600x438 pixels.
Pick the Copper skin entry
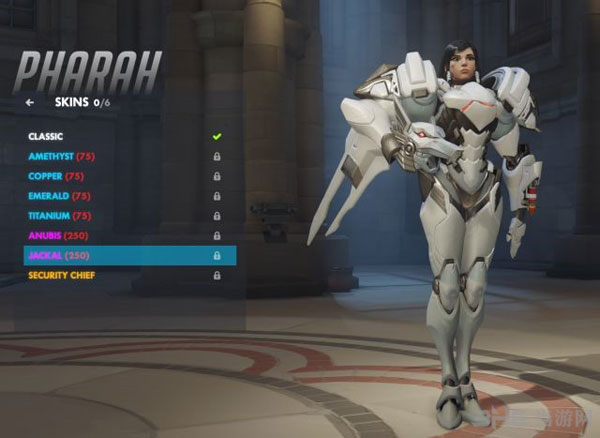coord(52,176)
